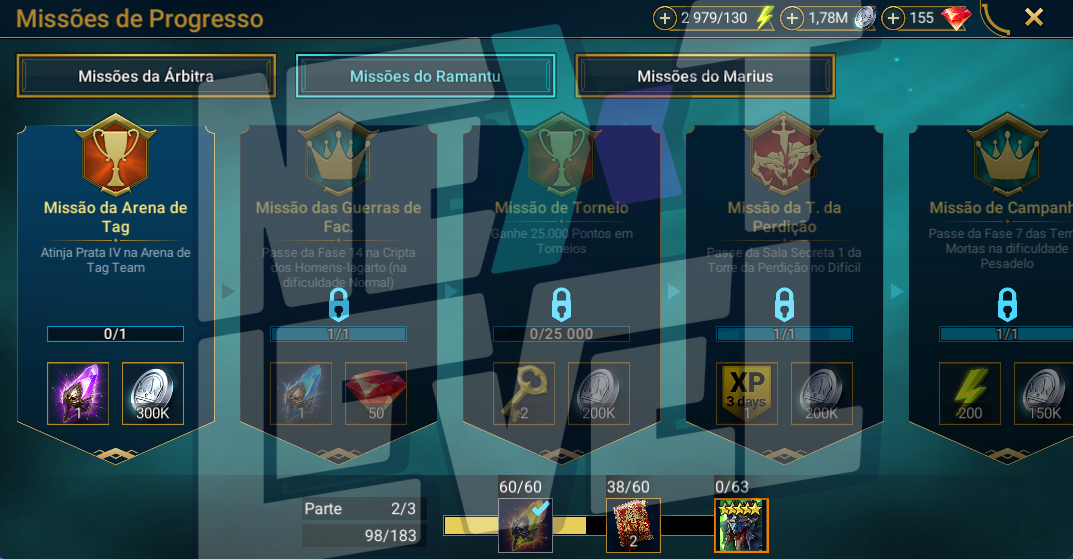Inspect the four-star champion milestone reward

pyautogui.click(x=741, y=525)
